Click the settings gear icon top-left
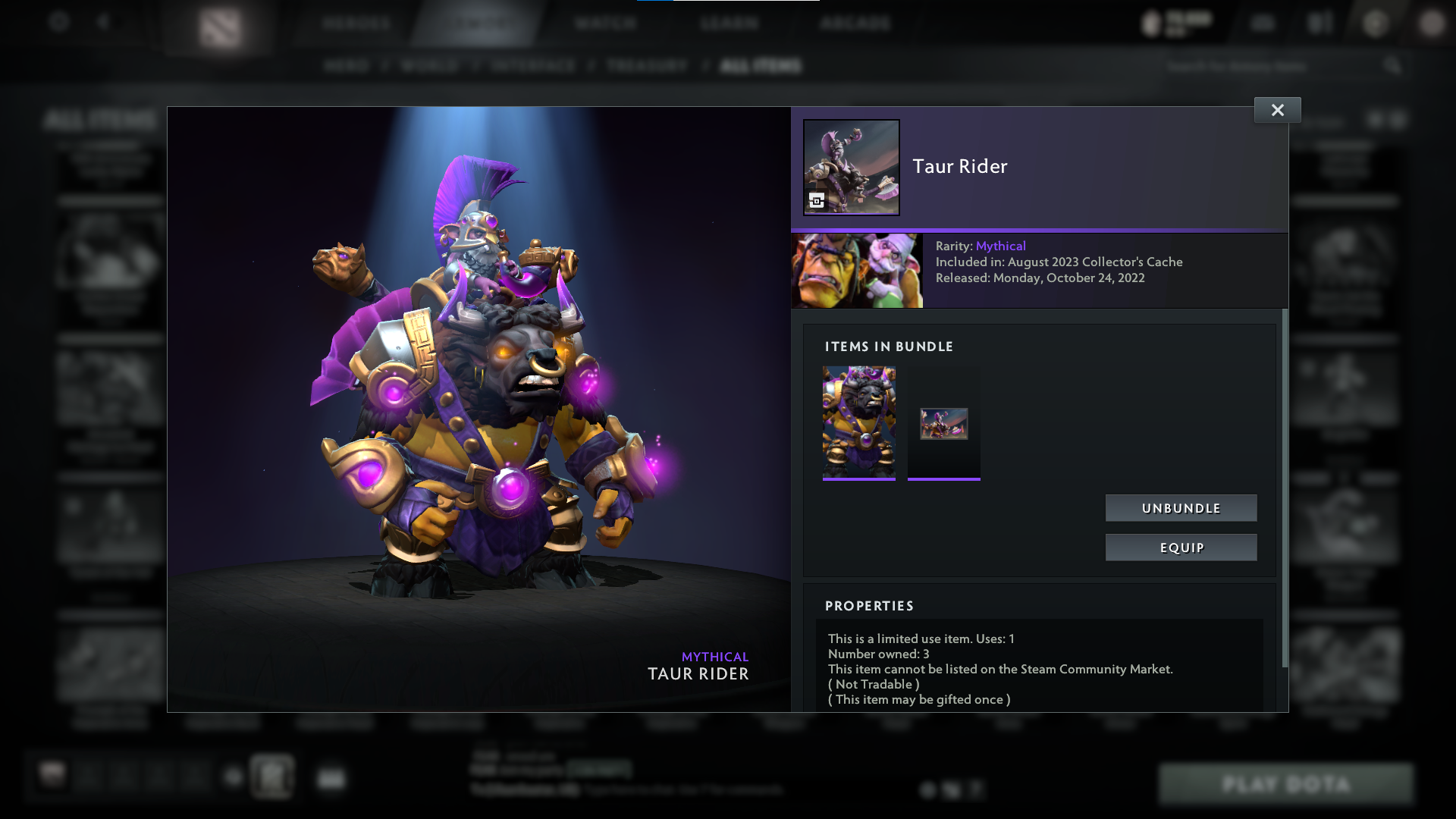This screenshot has width=1456, height=819. [x=58, y=22]
